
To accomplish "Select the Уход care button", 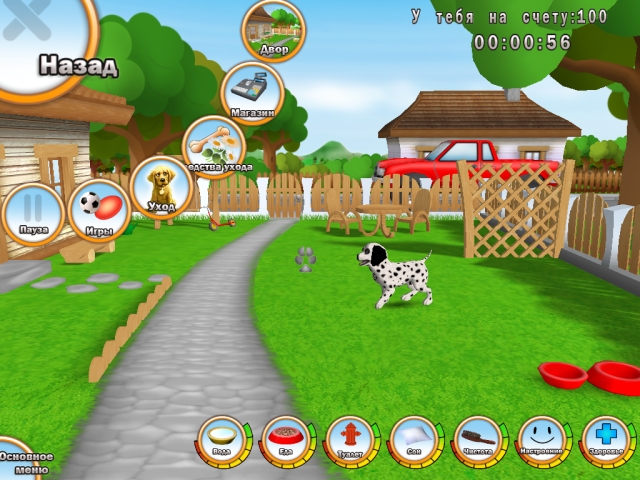I will (160, 186).
